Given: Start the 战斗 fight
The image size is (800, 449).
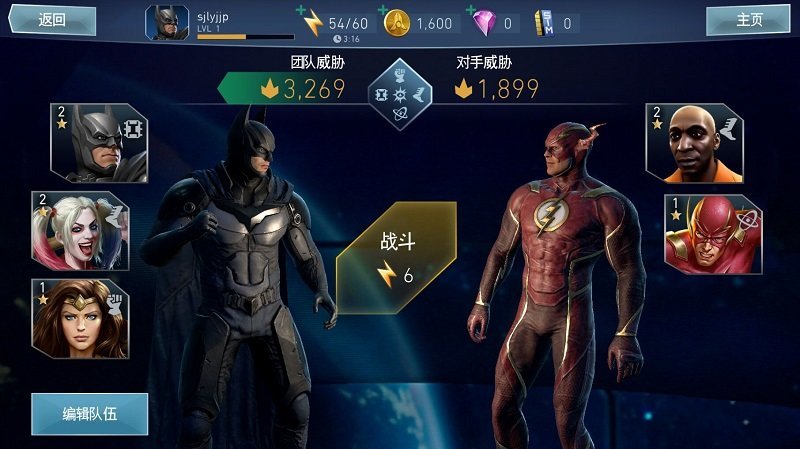Looking at the screenshot, I should pyautogui.click(x=397, y=258).
